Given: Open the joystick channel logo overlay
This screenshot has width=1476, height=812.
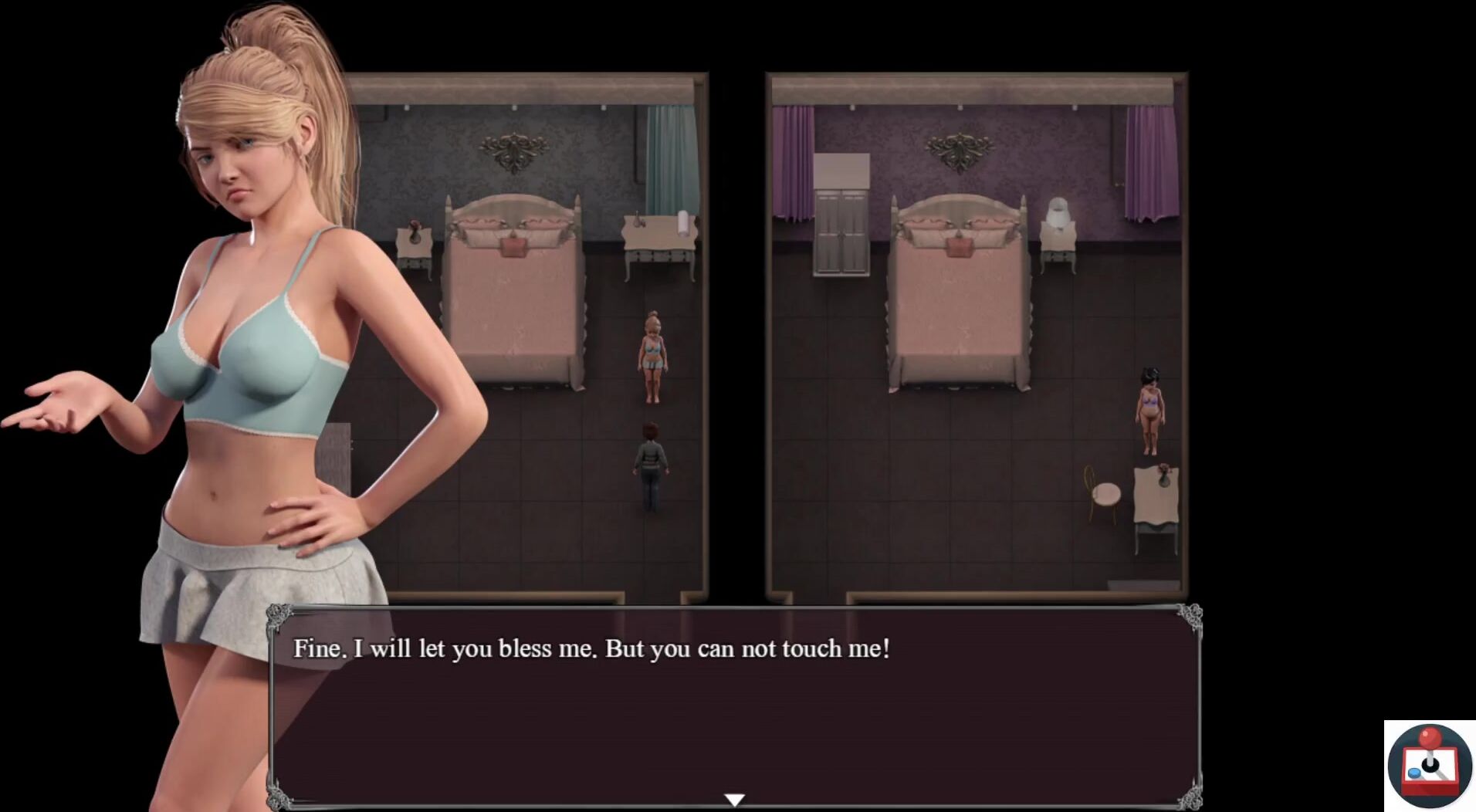Looking at the screenshot, I should (x=1430, y=765).
